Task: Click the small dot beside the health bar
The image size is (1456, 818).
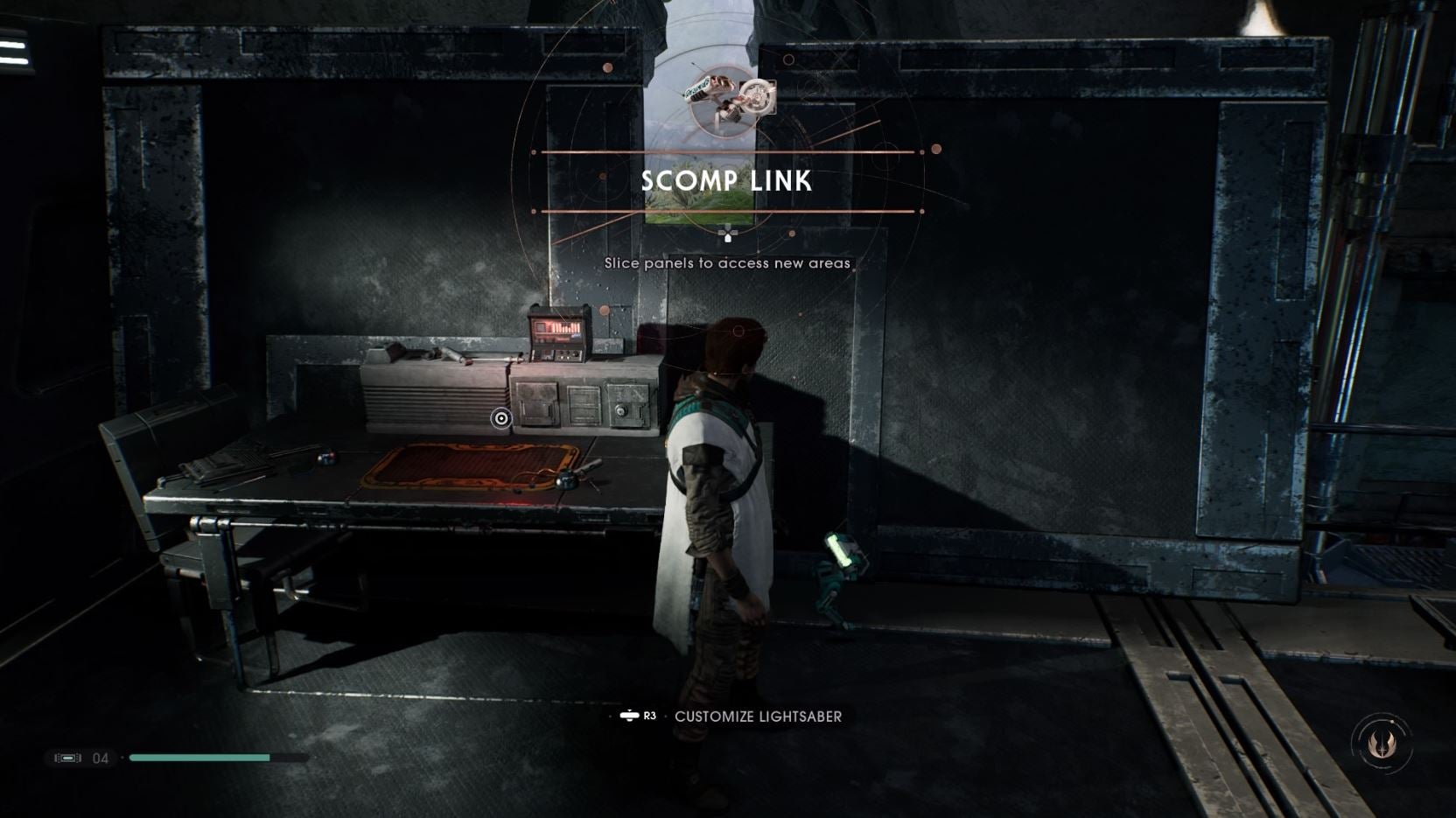Action: [122, 758]
